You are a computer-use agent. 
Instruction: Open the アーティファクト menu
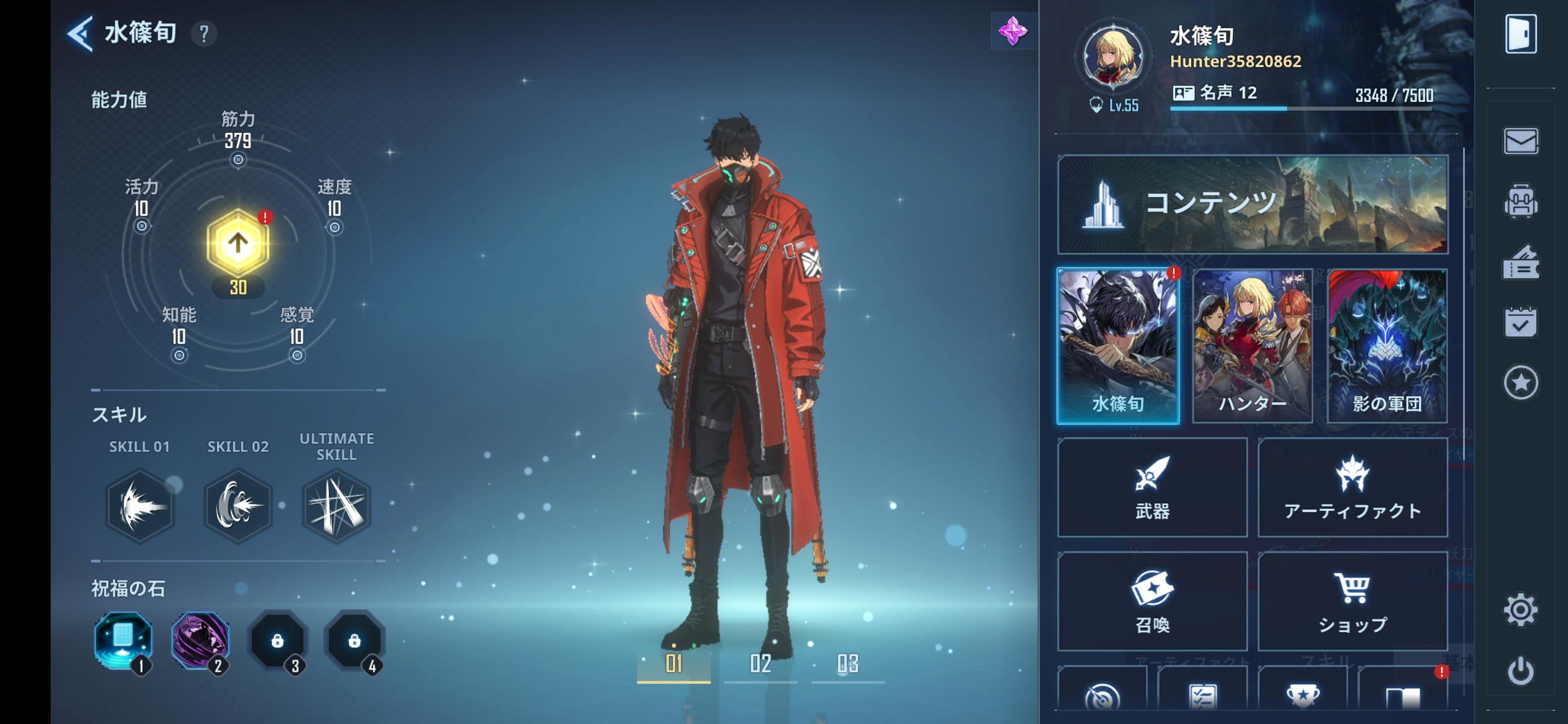pos(1352,487)
